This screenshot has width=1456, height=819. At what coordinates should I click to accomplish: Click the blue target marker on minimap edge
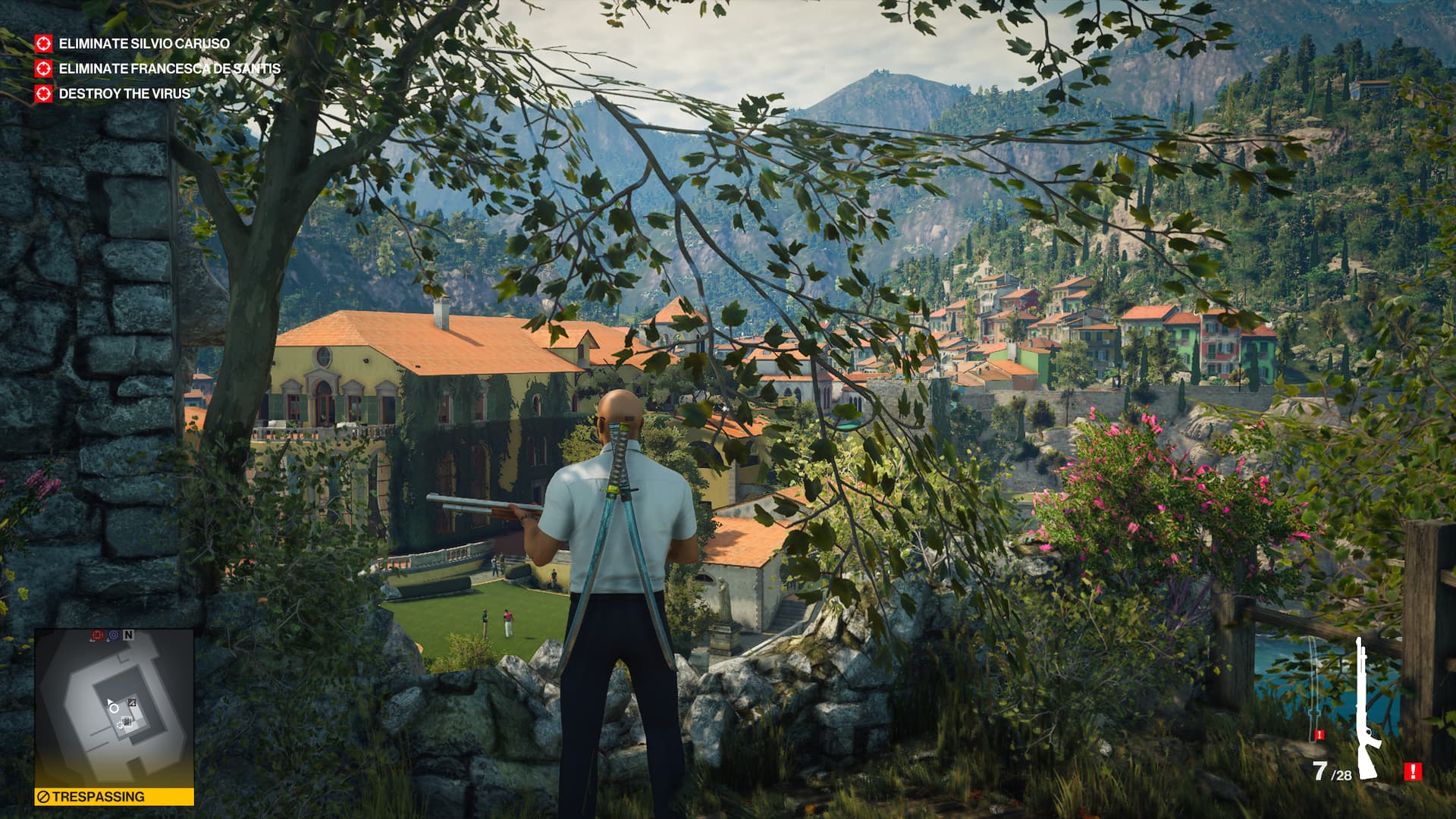pos(113,635)
